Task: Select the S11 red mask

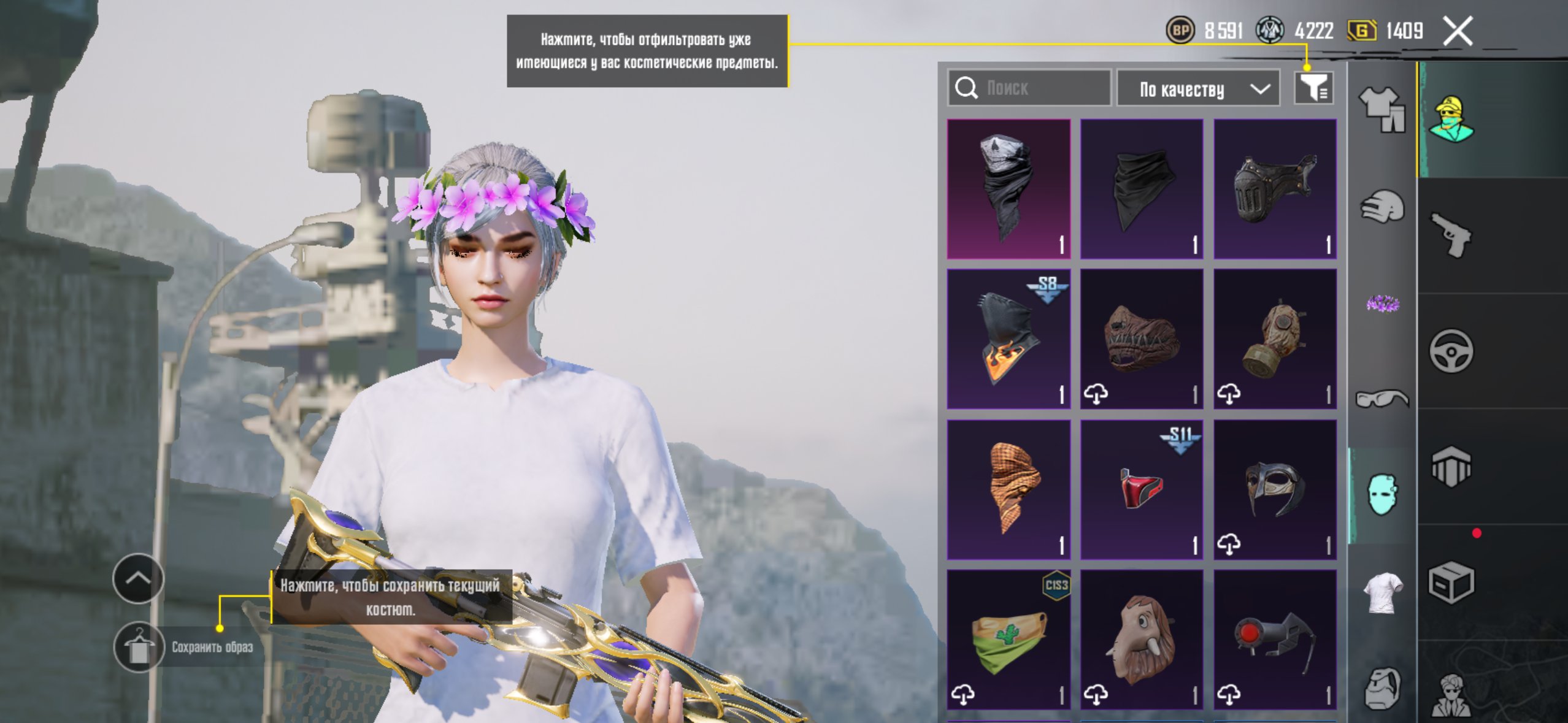Action: point(1142,489)
